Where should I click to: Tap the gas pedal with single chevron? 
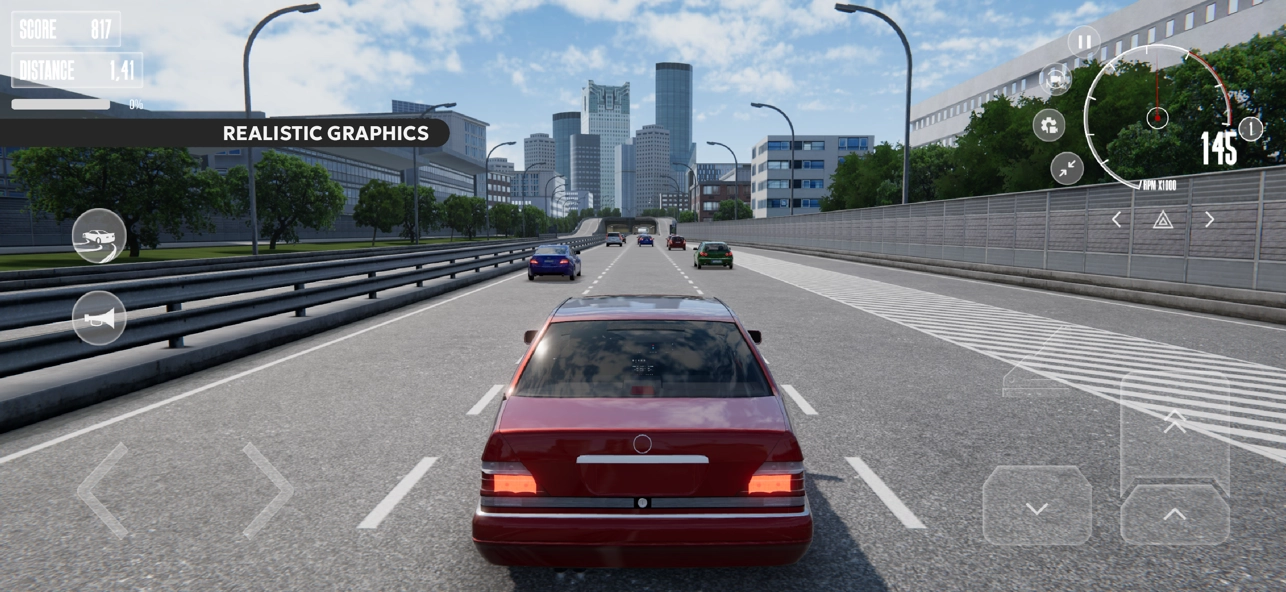1175,514
